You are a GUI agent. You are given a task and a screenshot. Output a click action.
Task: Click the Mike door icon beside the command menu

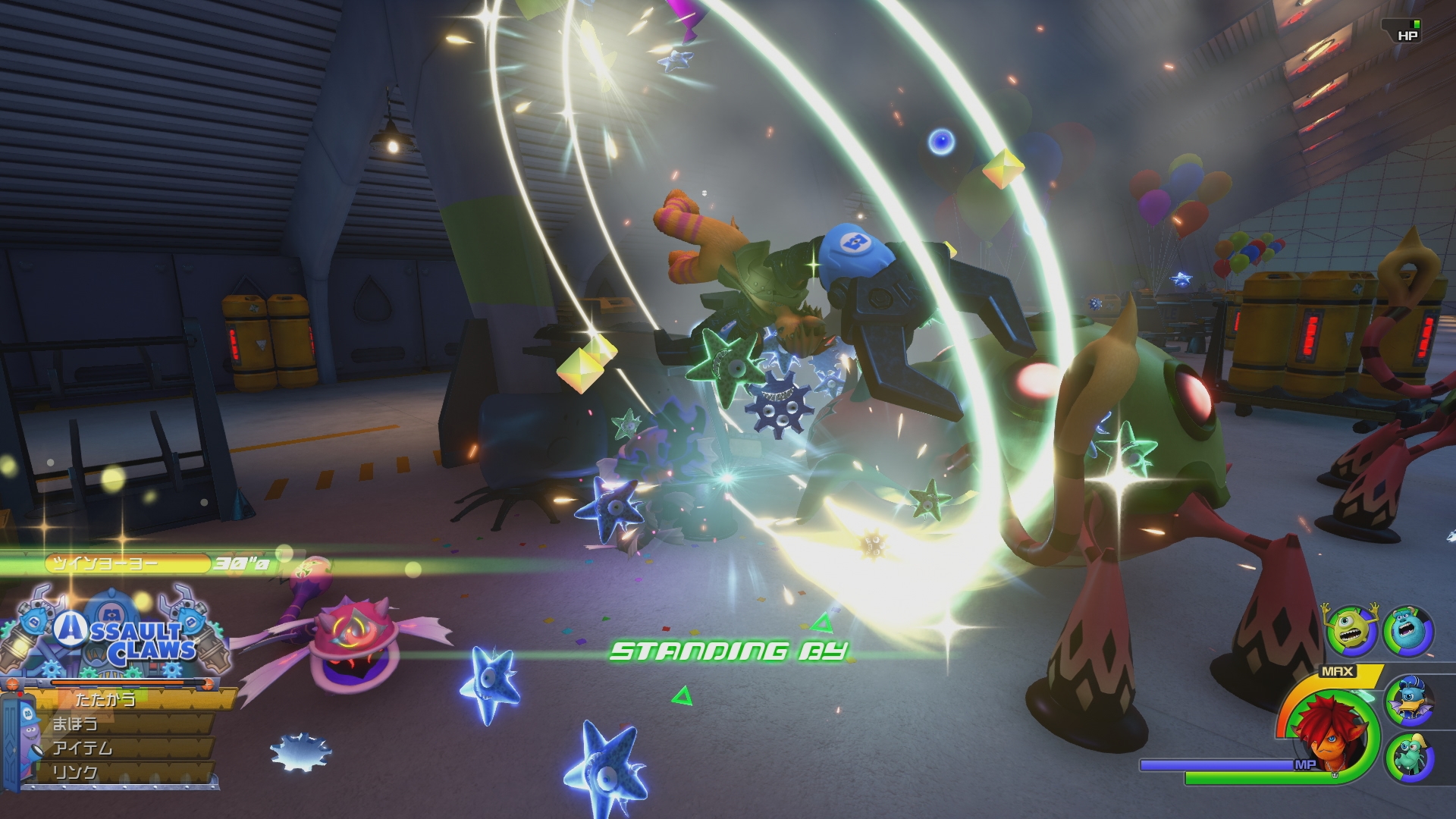point(17,739)
